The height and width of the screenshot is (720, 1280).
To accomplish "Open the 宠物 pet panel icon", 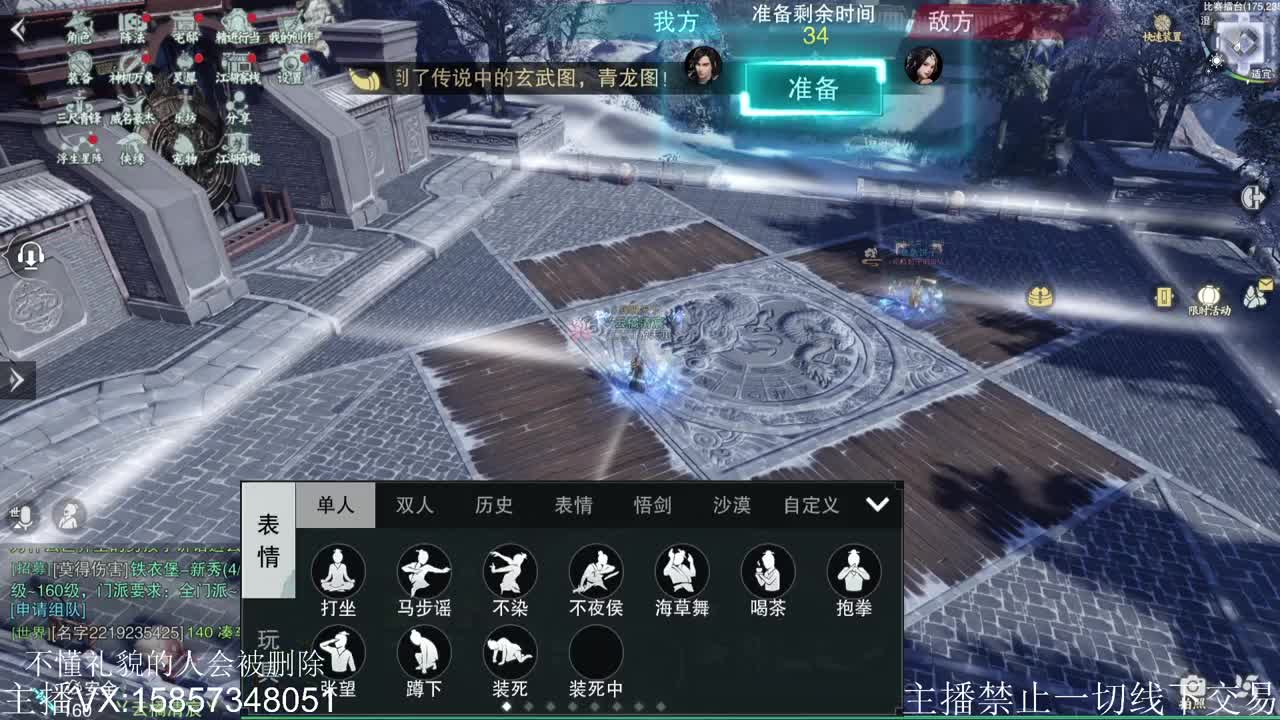I will pos(187,150).
